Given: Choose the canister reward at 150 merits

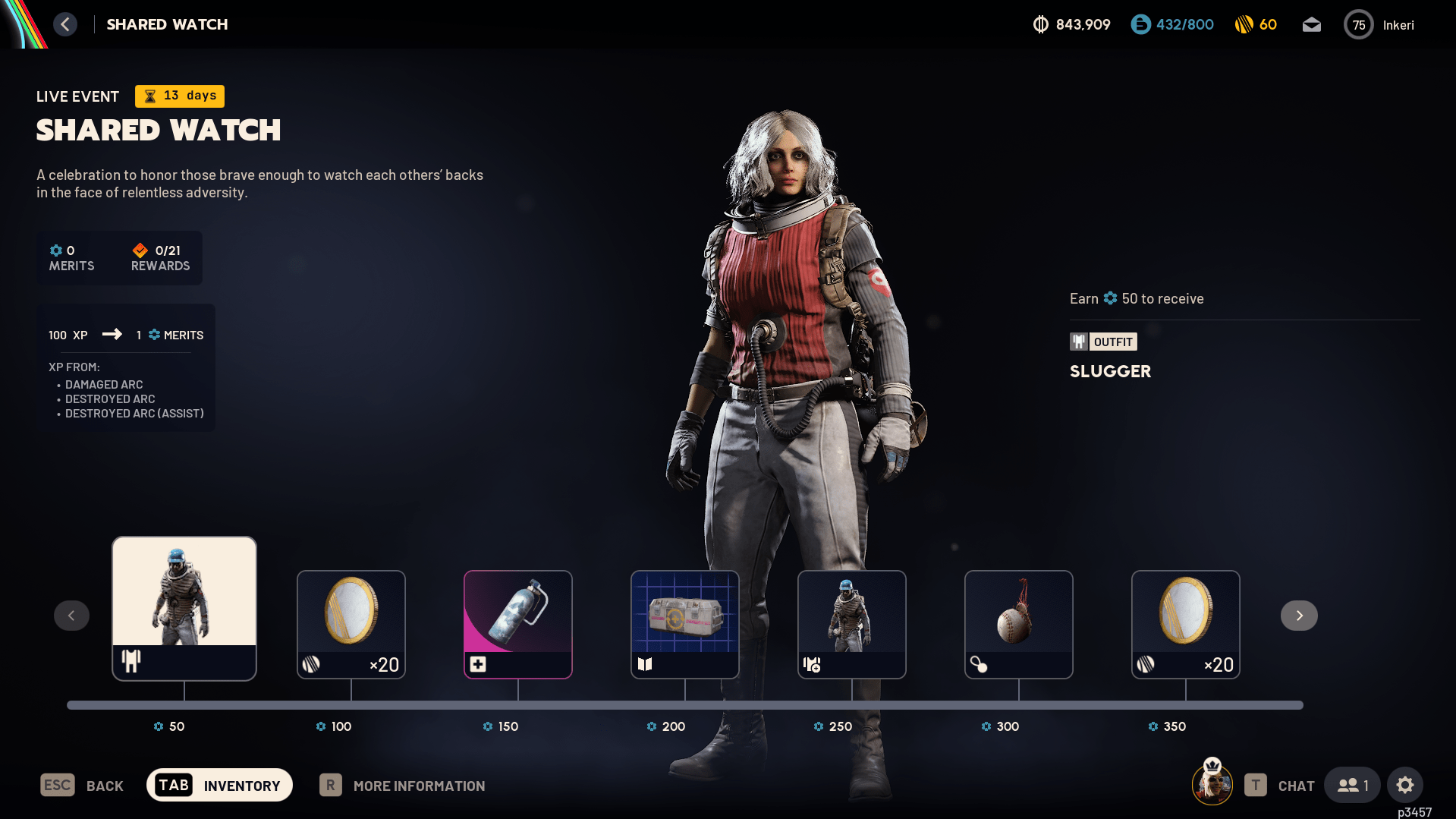Looking at the screenshot, I should (x=518, y=624).
